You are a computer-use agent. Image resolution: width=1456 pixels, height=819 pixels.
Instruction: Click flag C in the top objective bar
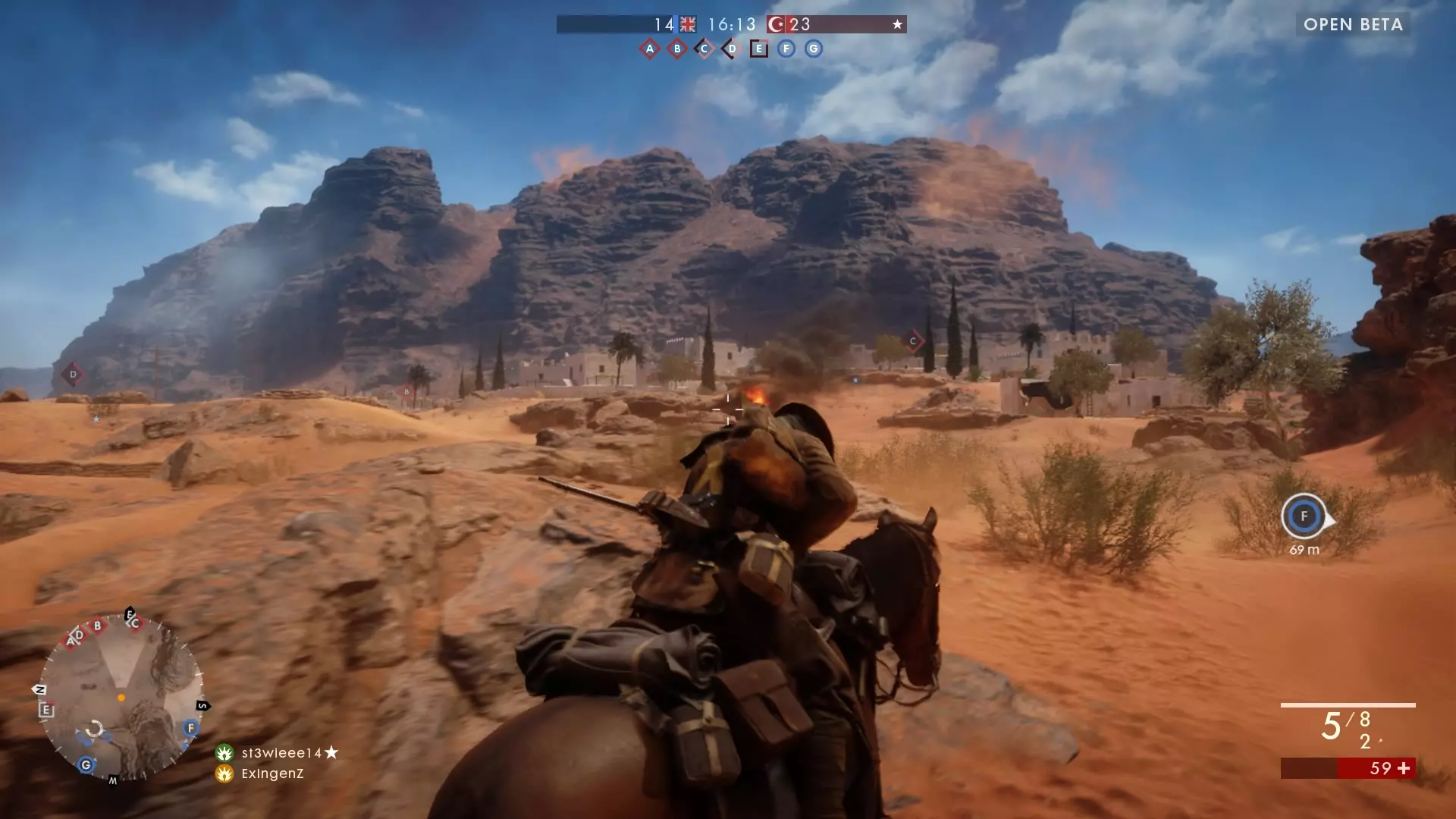(x=704, y=49)
